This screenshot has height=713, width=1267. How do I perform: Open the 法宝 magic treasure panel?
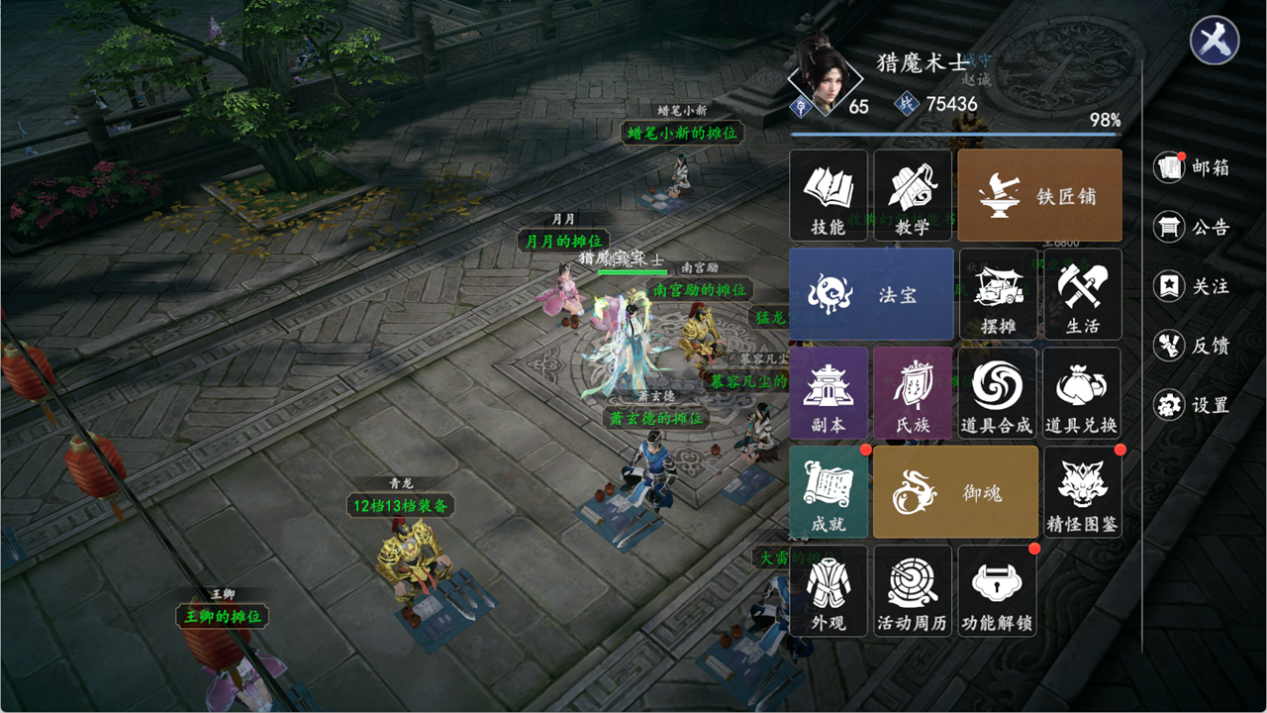pyautogui.click(x=871, y=294)
